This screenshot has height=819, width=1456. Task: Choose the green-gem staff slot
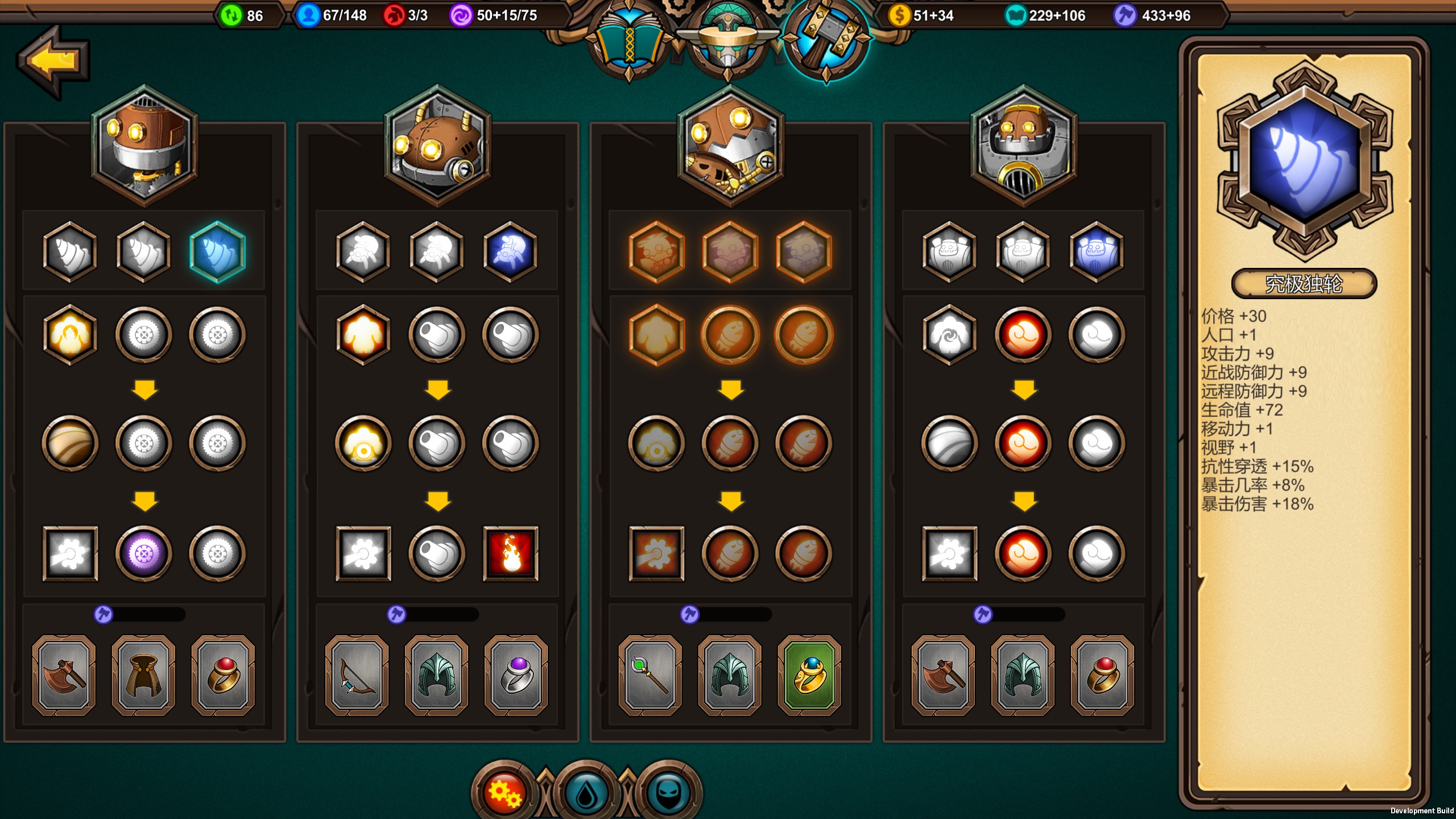click(650, 675)
